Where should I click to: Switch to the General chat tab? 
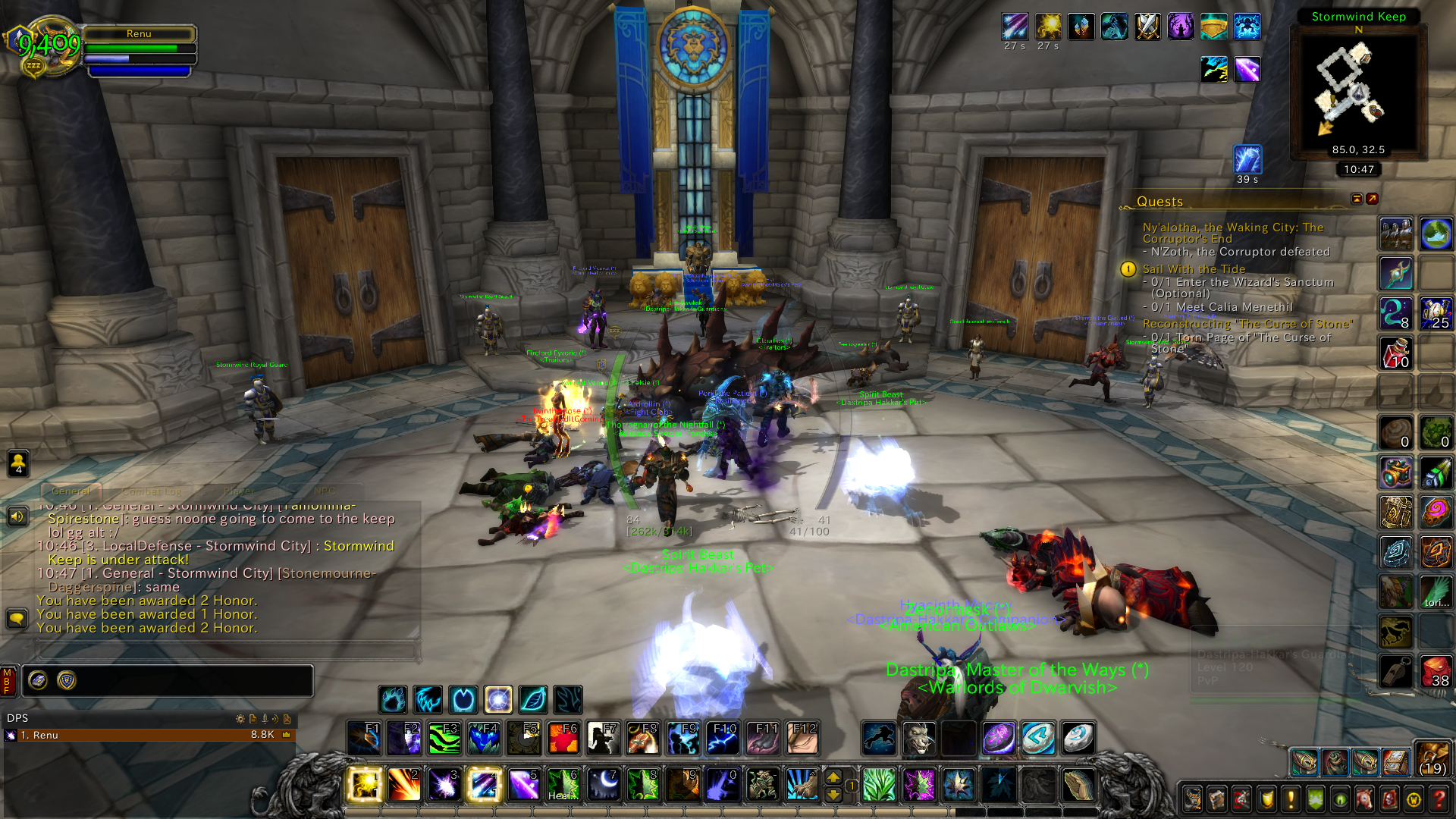click(x=71, y=491)
